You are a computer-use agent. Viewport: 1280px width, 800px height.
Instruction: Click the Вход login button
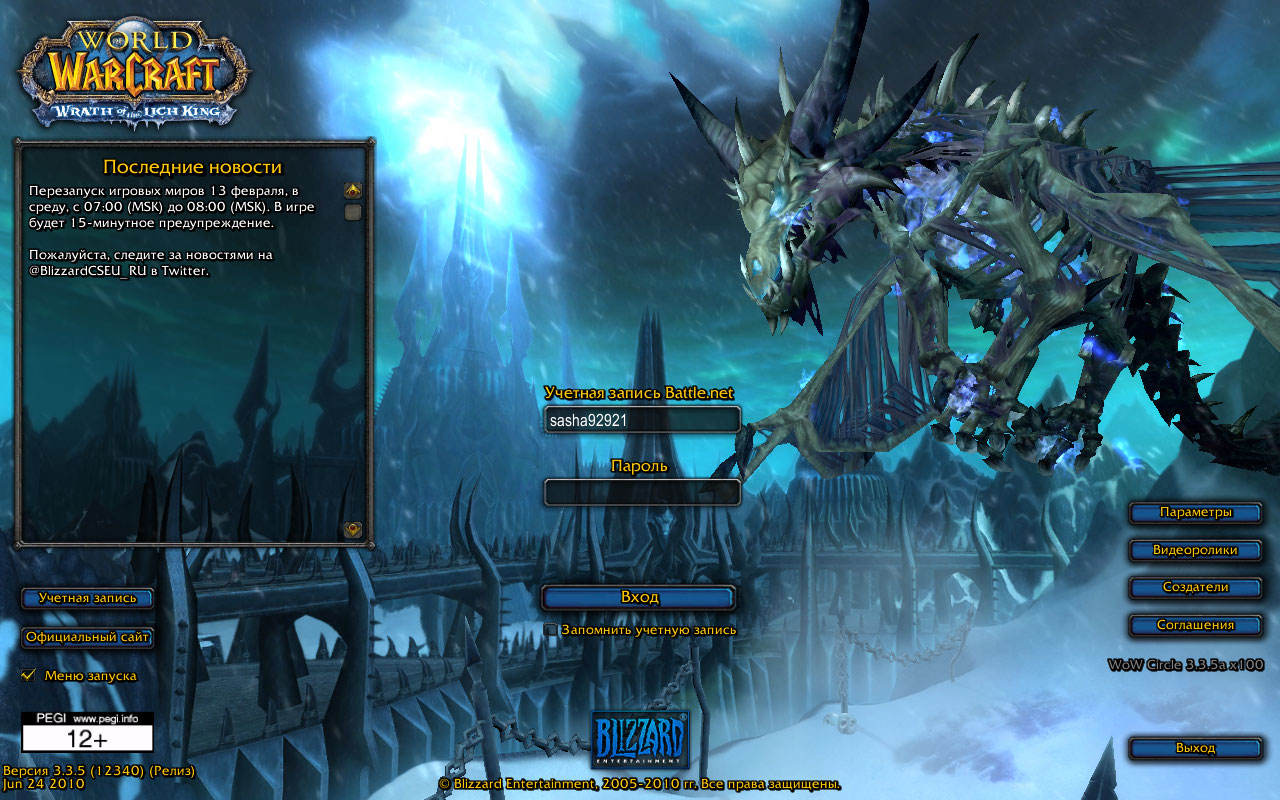[x=639, y=597]
